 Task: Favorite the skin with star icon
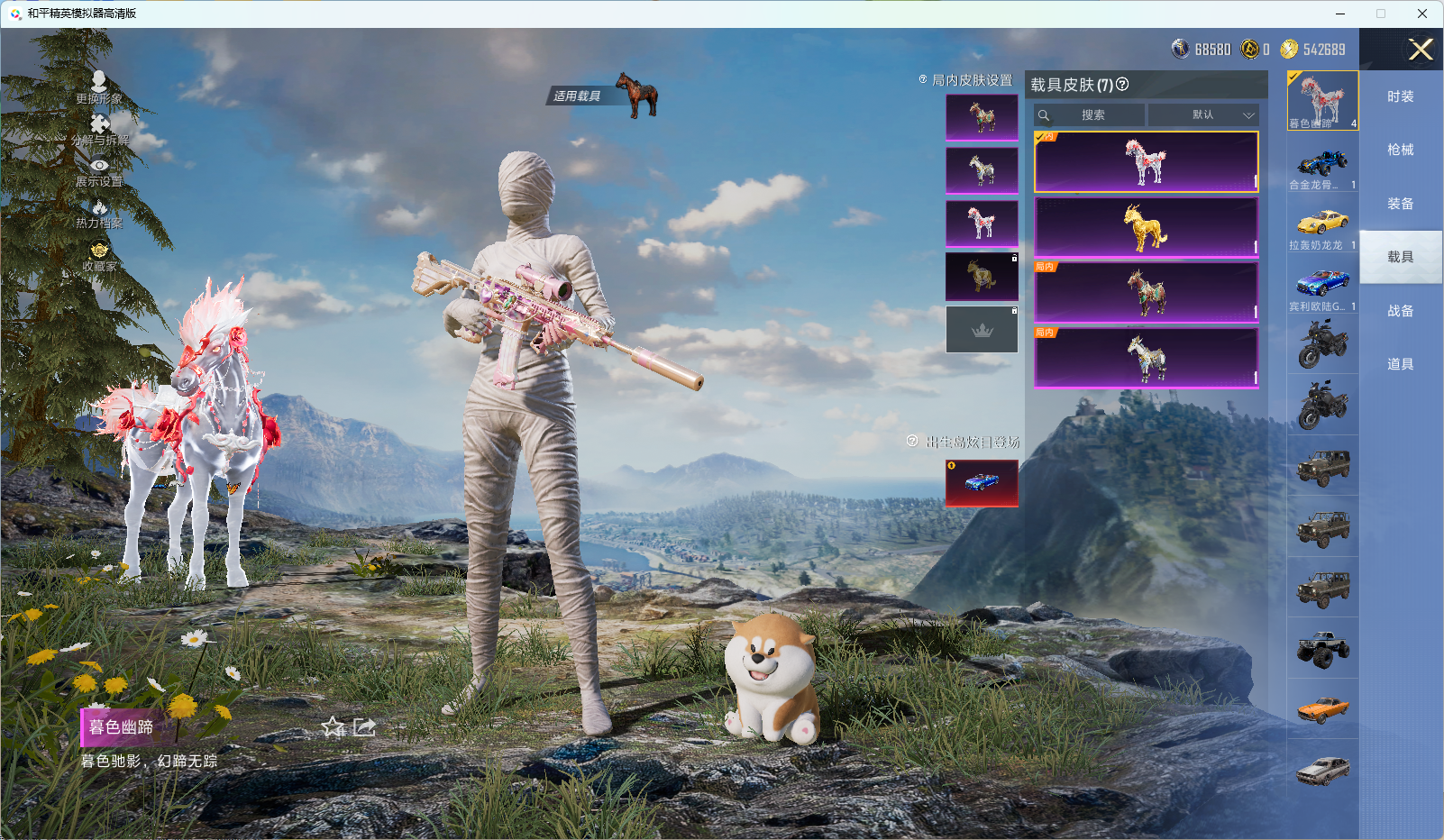click(334, 726)
